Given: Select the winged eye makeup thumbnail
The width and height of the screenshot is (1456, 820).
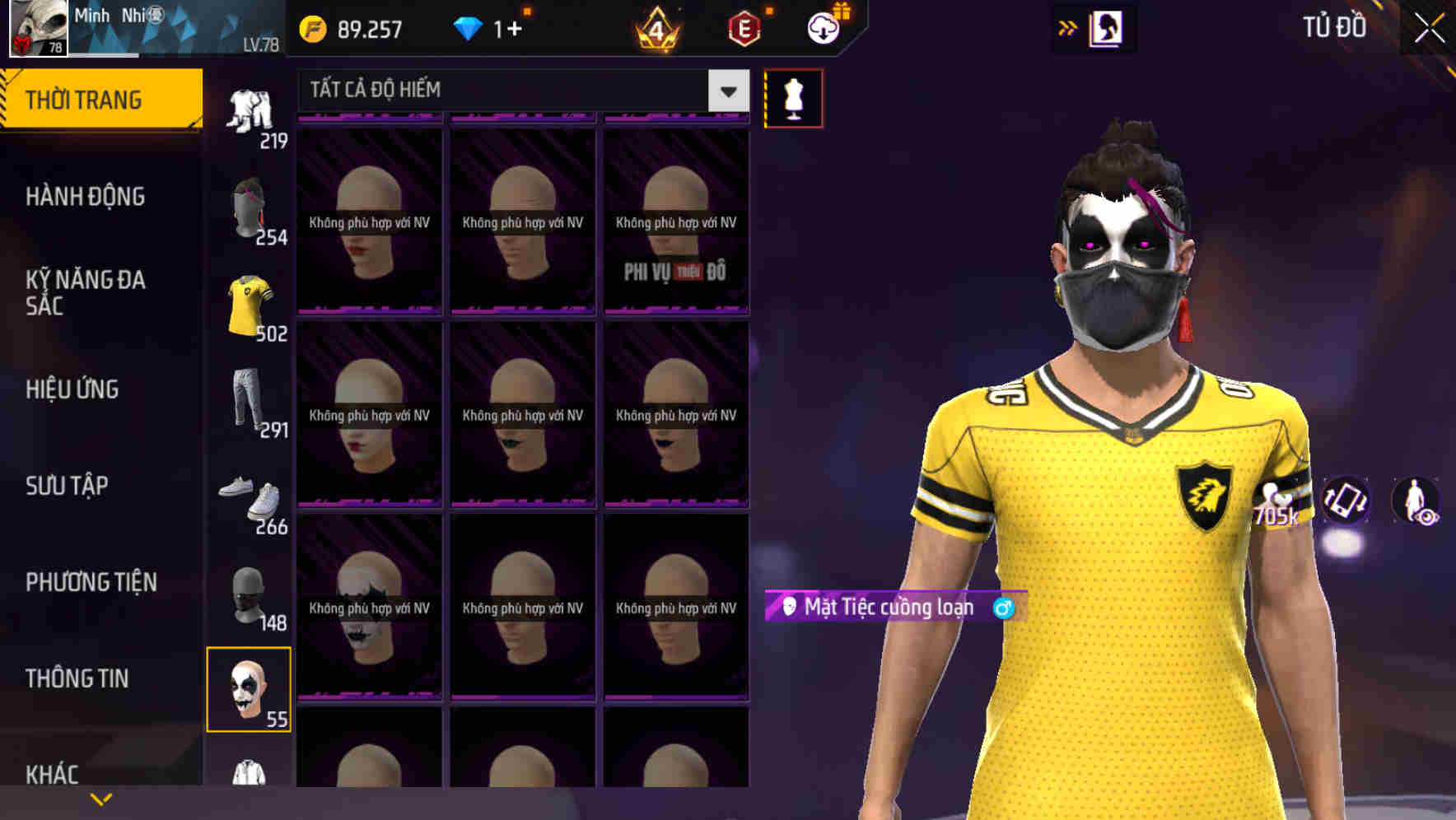Looking at the screenshot, I should point(369,605).
